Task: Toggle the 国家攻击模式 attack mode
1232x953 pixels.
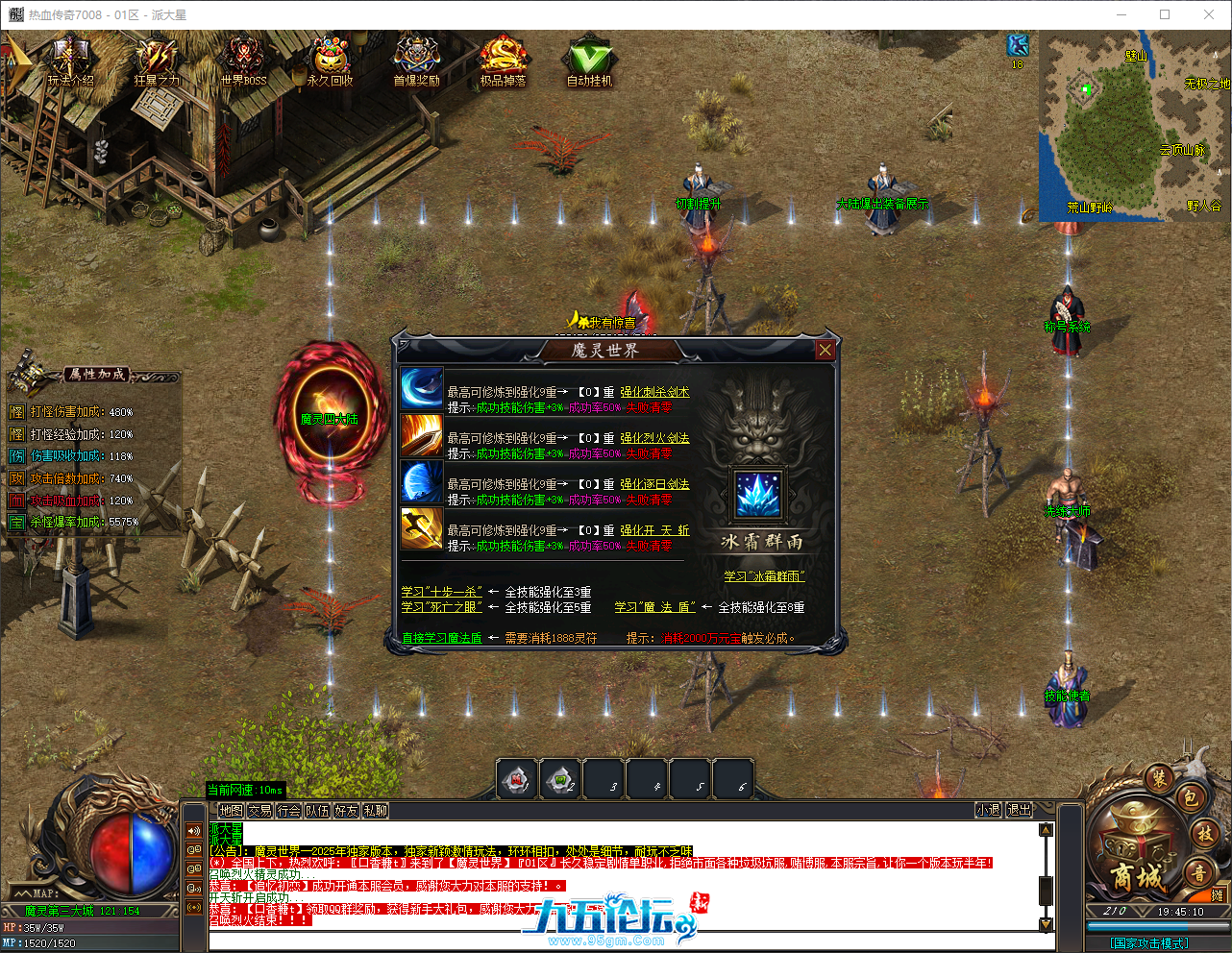Action: (1149, 941)
